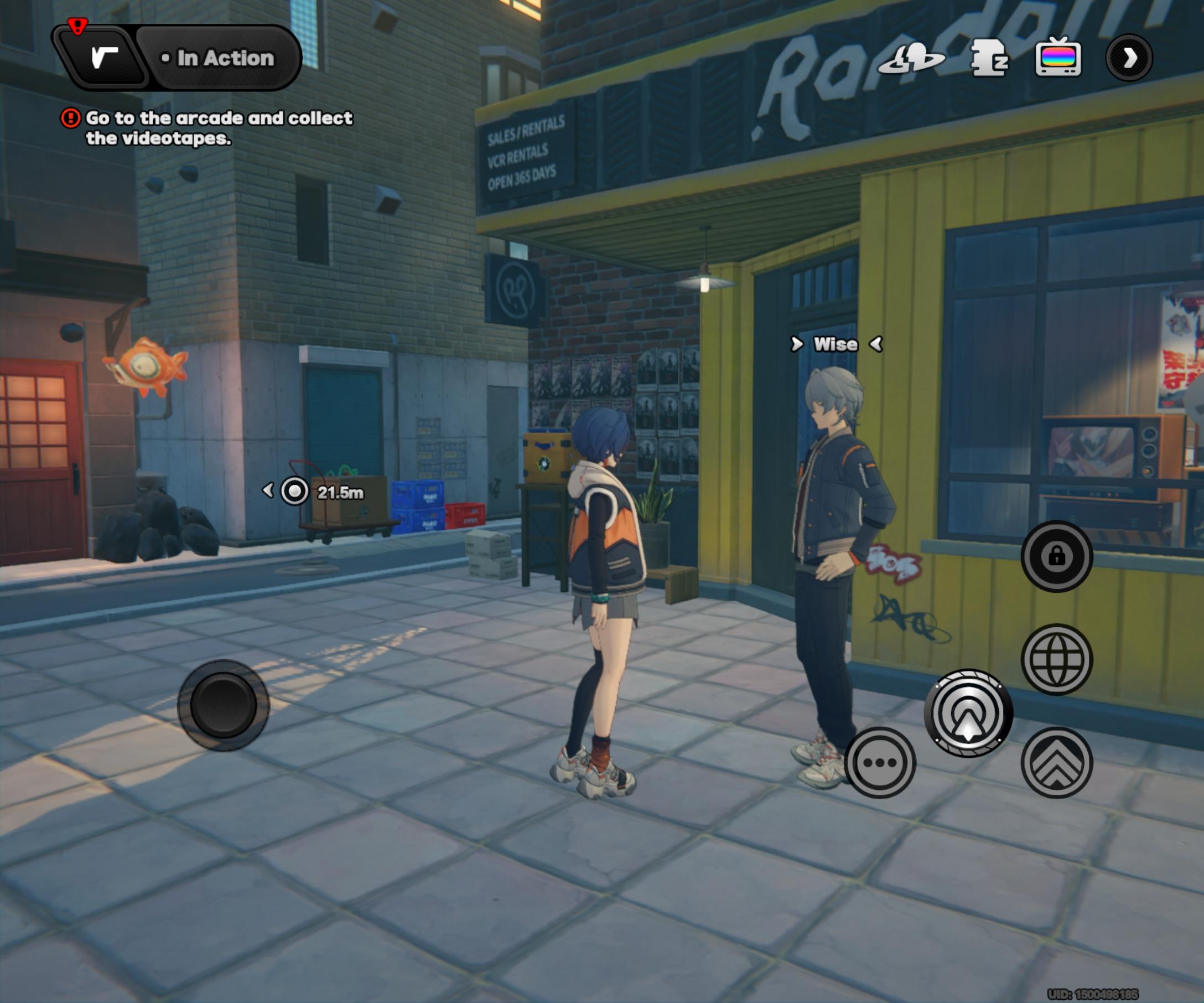
Task: Select the Wise name label prompt
Action: 835,344
